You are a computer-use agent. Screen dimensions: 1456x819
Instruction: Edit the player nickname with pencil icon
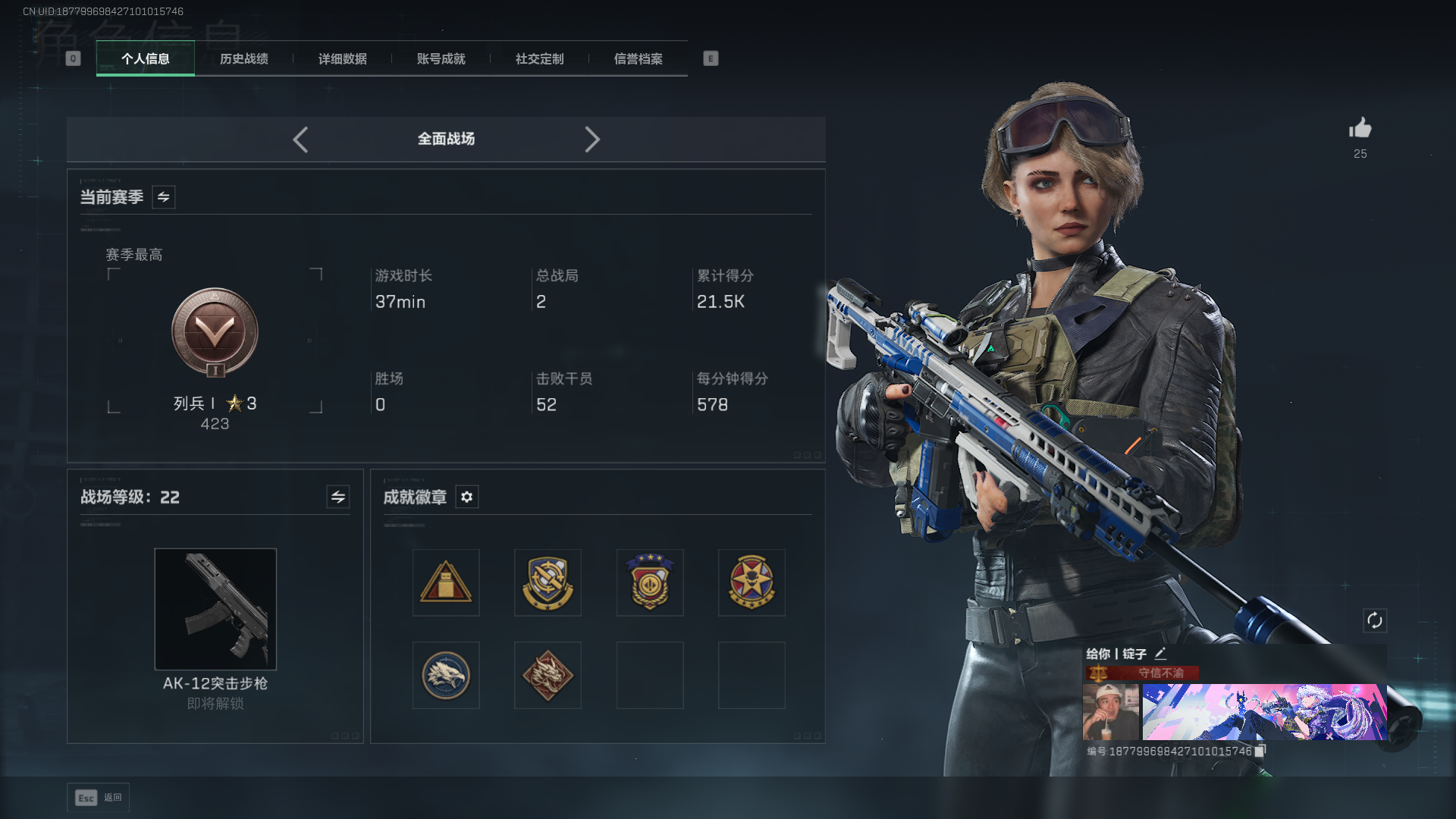[1160, 654]
